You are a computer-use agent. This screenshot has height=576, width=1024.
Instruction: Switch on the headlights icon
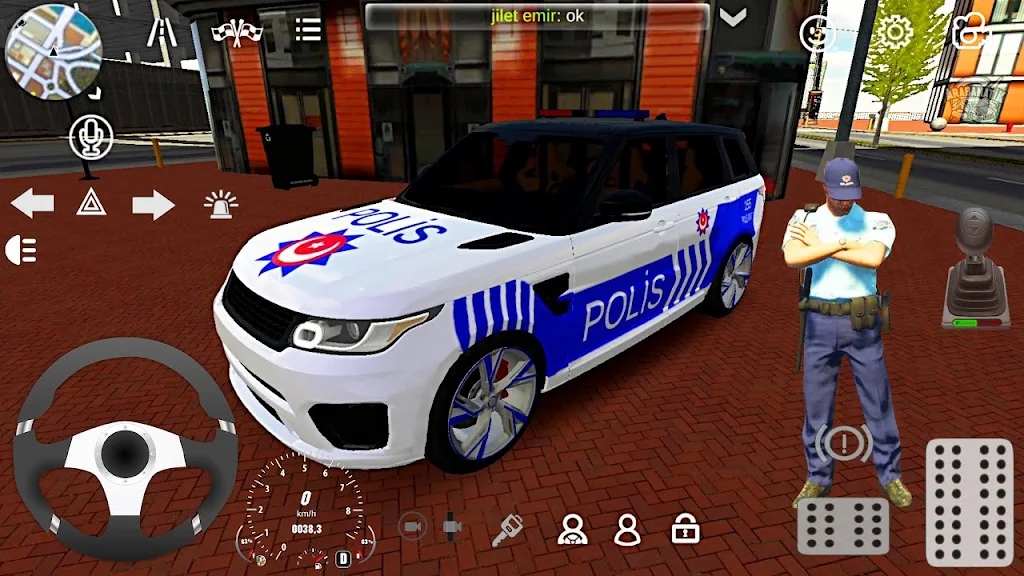pyautogui.click(x=21, y=250)
